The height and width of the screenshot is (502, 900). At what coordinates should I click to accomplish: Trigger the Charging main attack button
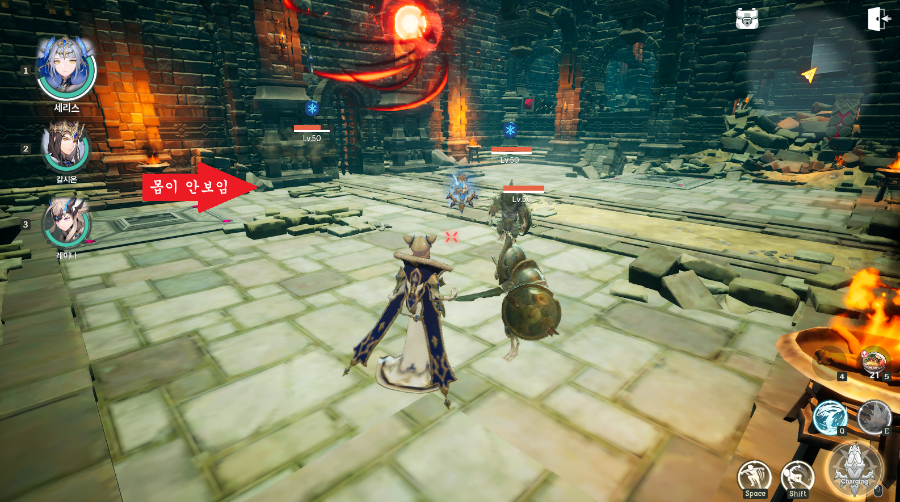[x=855, y=468]
